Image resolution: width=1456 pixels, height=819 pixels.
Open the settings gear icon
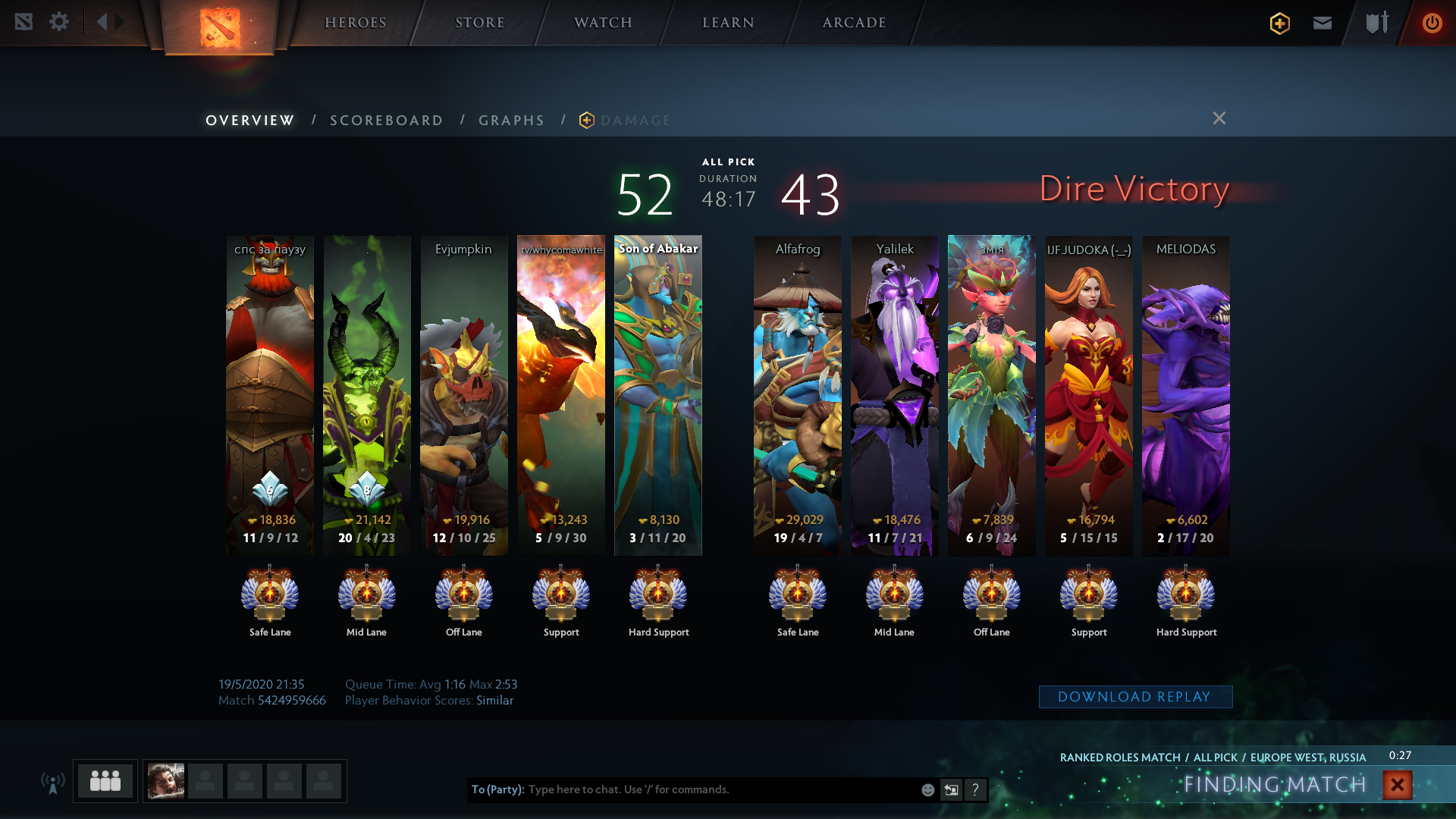pos(59,21)
